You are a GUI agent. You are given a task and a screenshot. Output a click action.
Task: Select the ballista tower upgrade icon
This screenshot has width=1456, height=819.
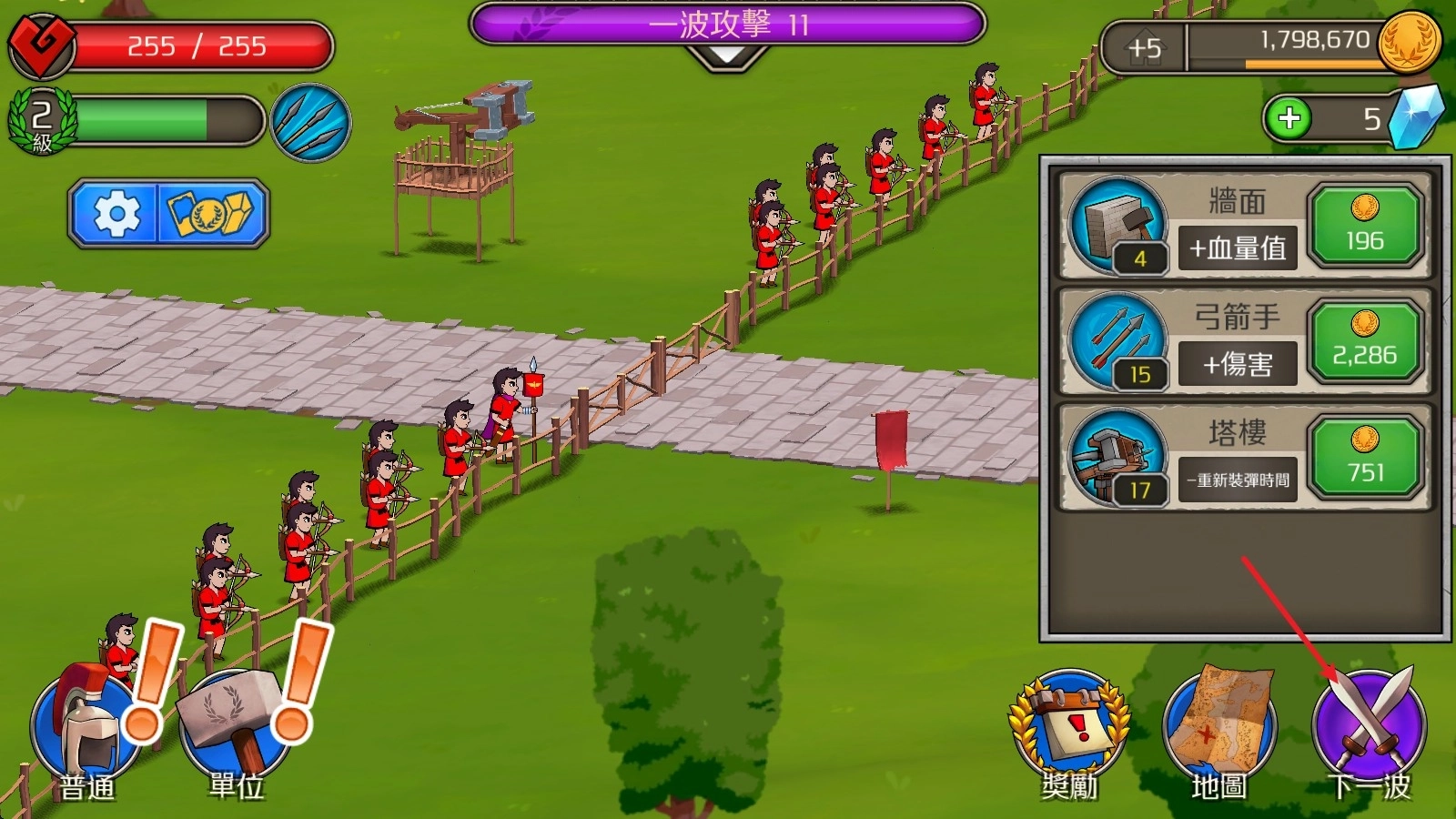[1118, 457]
